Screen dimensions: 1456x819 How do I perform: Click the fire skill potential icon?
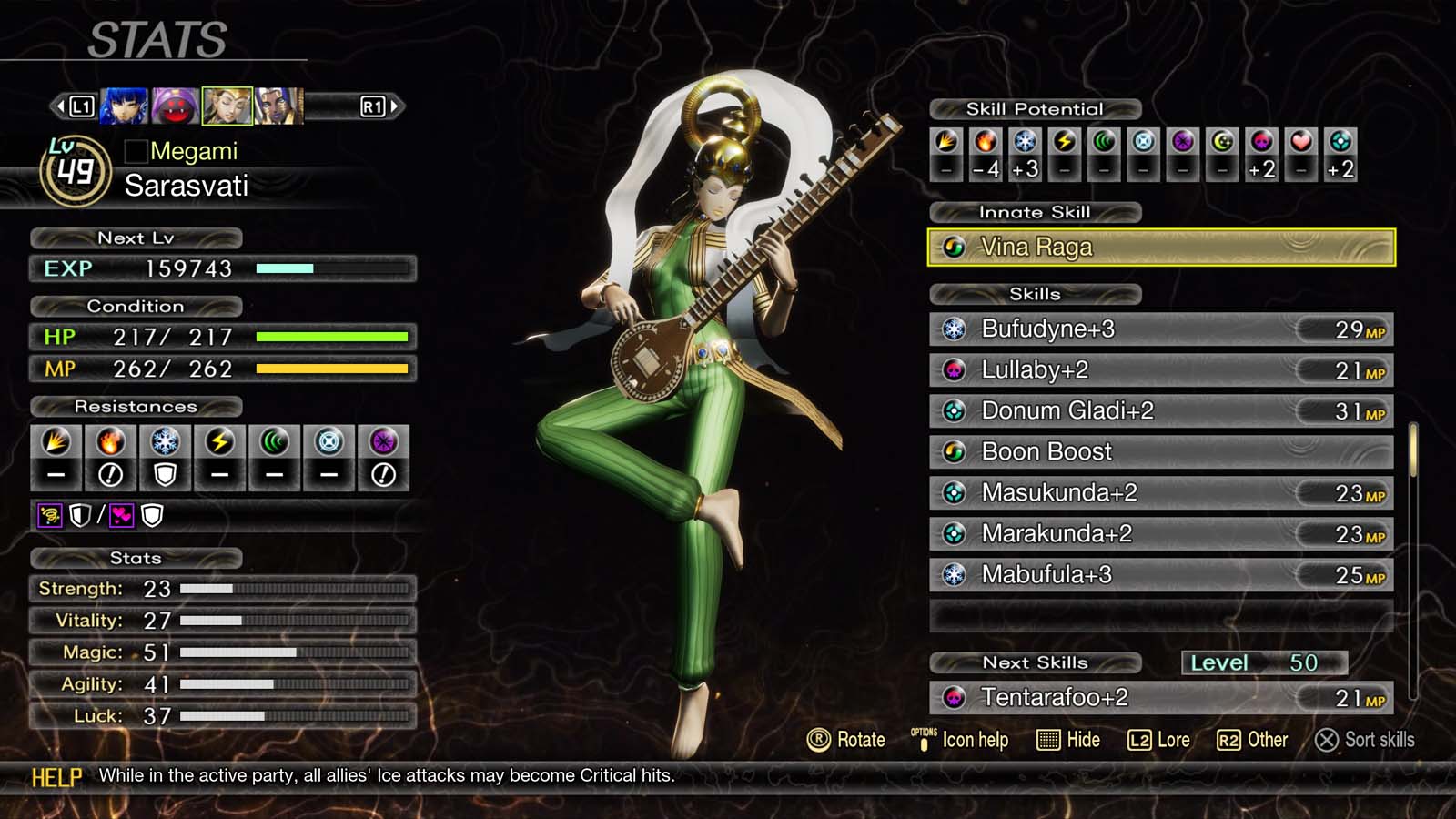click(986, 142)
